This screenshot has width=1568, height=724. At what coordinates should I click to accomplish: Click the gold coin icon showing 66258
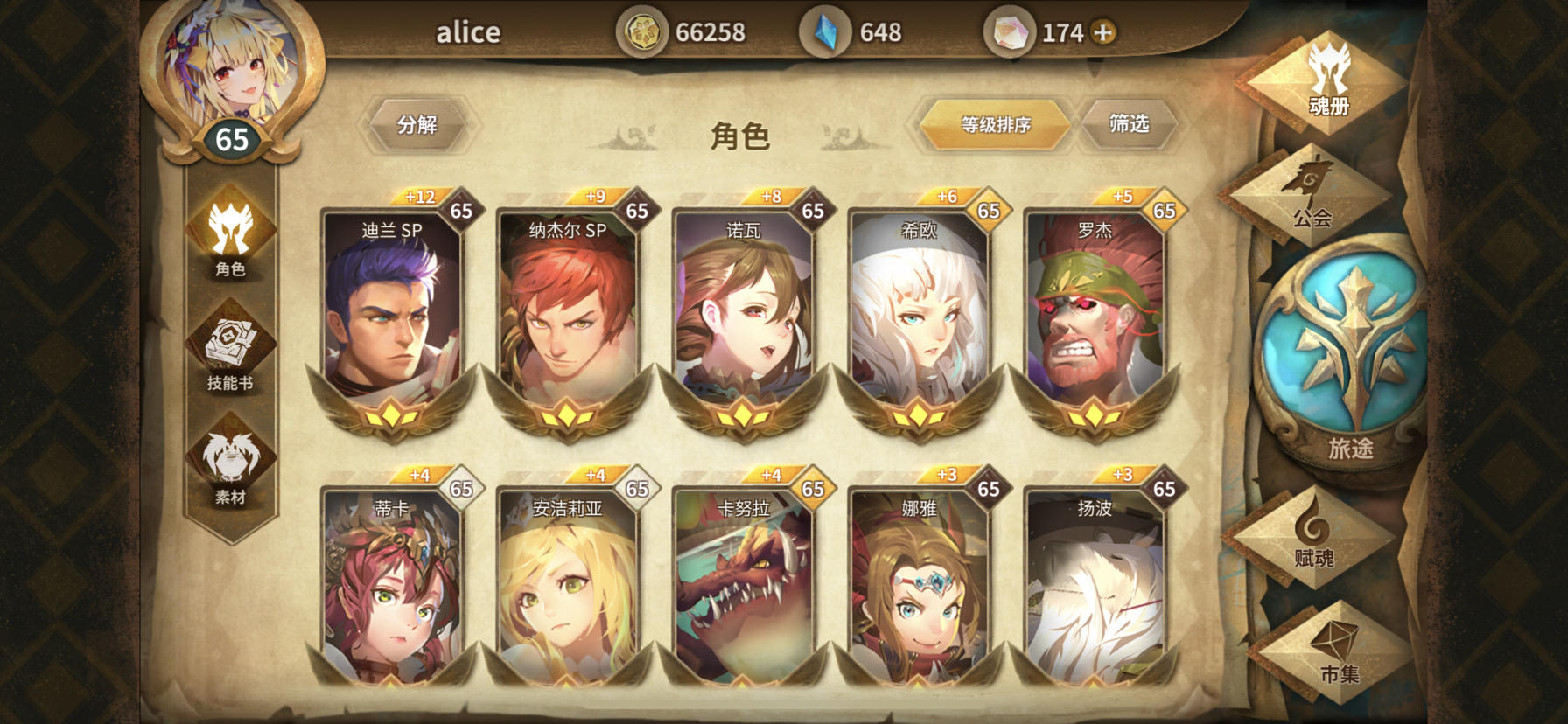pyautogui.click(x=645, y=31)
